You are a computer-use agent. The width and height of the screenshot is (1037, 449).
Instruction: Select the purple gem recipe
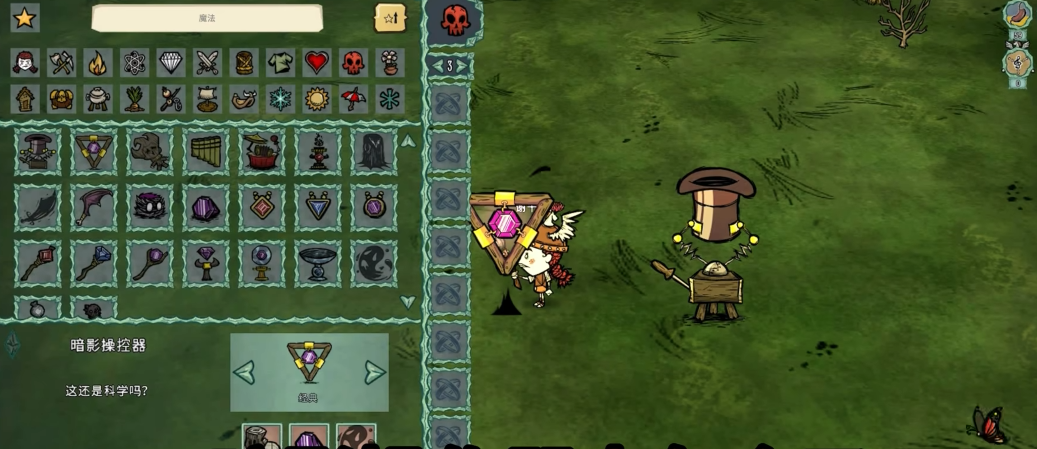coord(206,207)
